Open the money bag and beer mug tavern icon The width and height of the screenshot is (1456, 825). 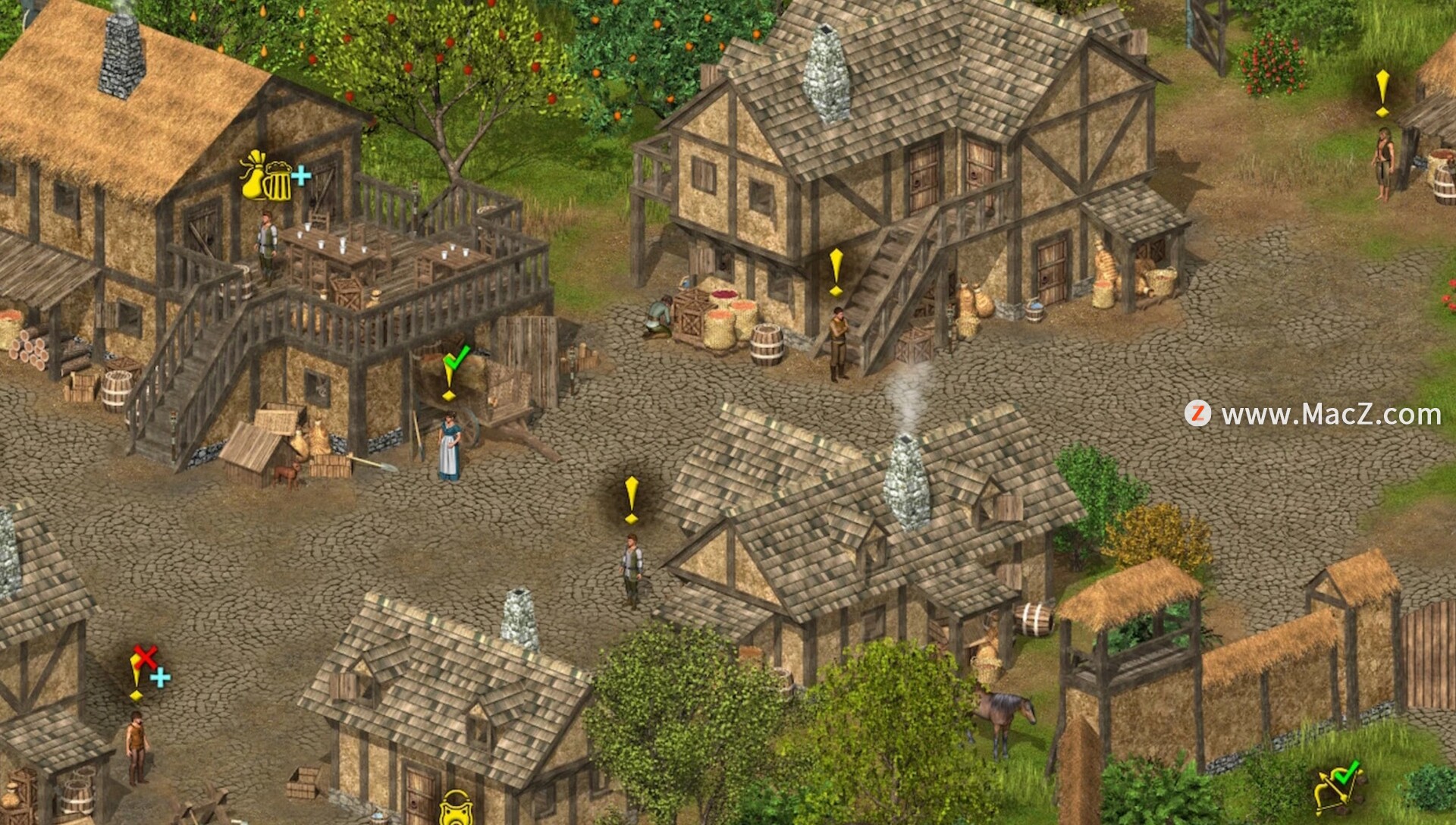(x=267, y=177)
